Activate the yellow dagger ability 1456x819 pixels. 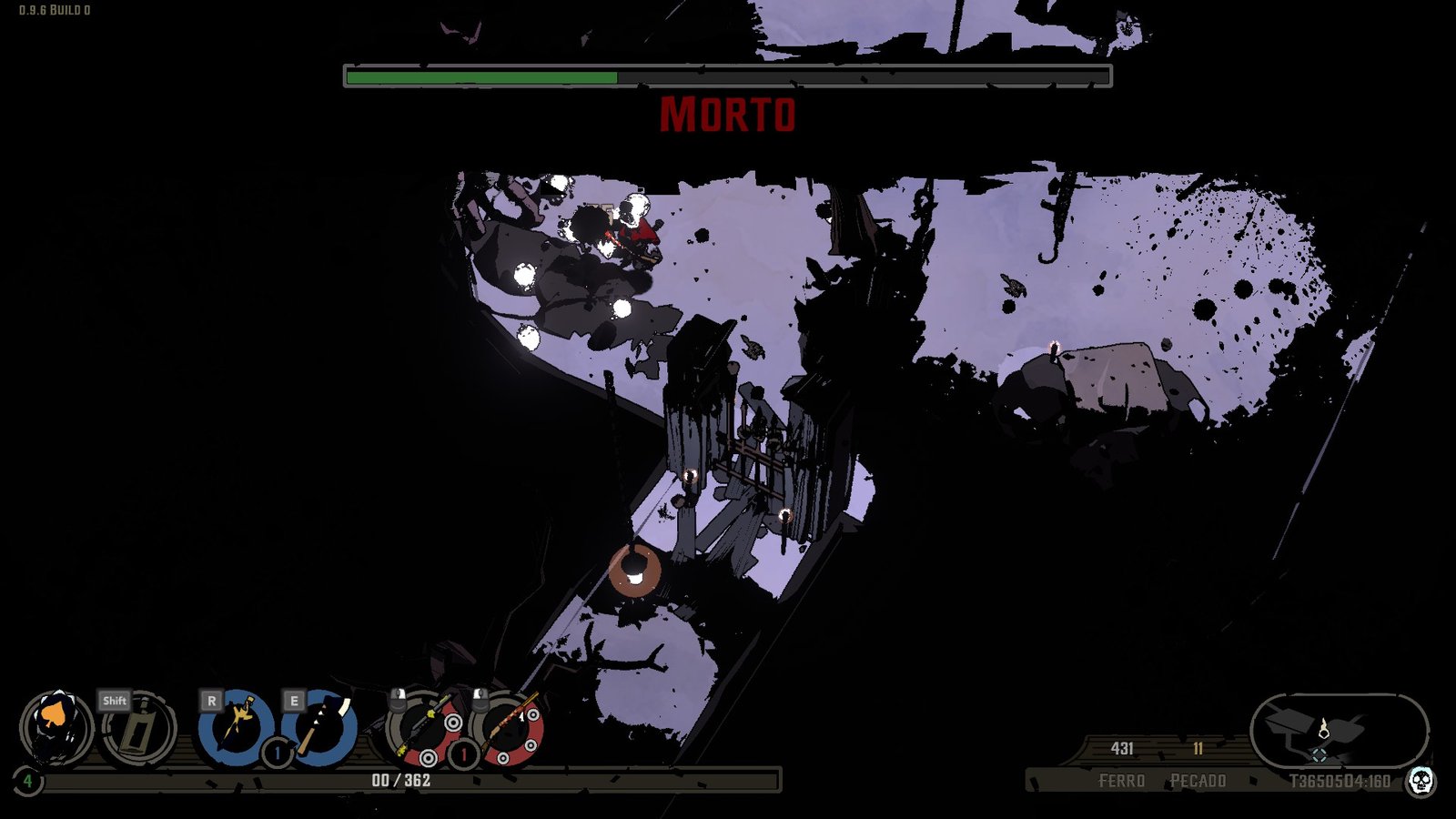(237, 727)
